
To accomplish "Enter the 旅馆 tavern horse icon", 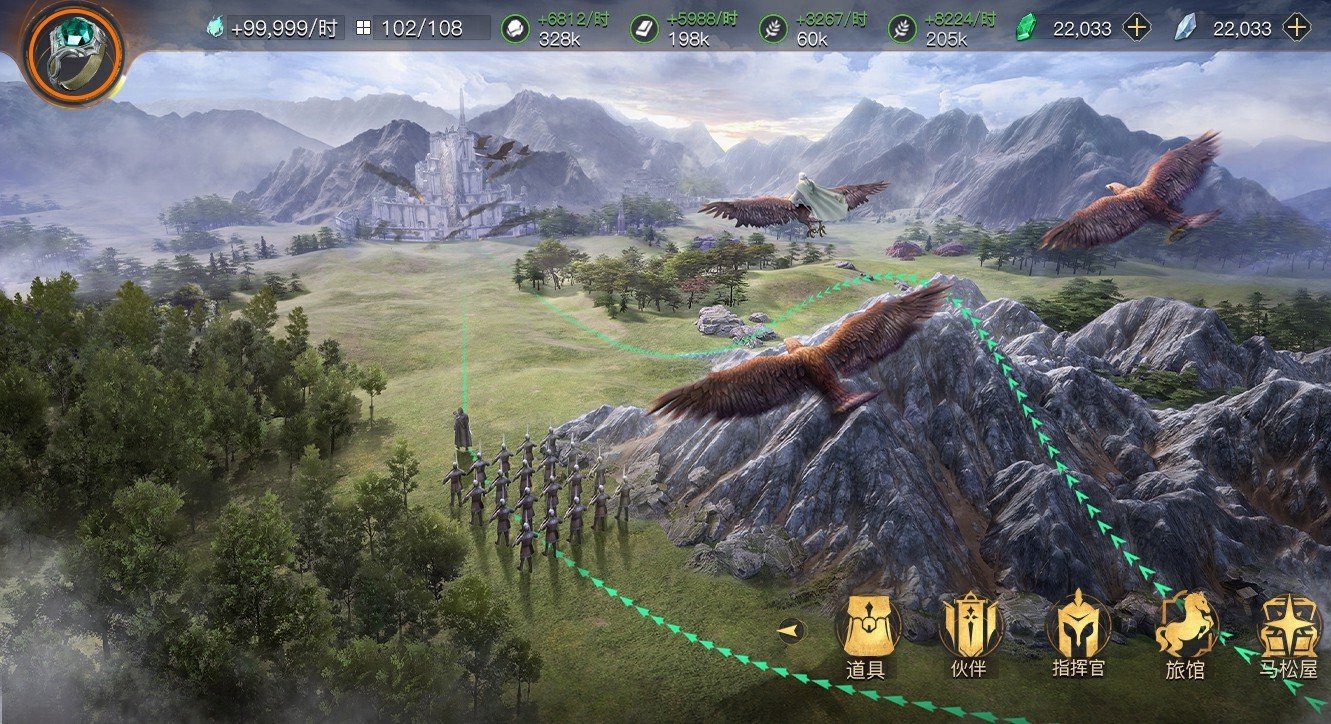I will point(1186,625).
